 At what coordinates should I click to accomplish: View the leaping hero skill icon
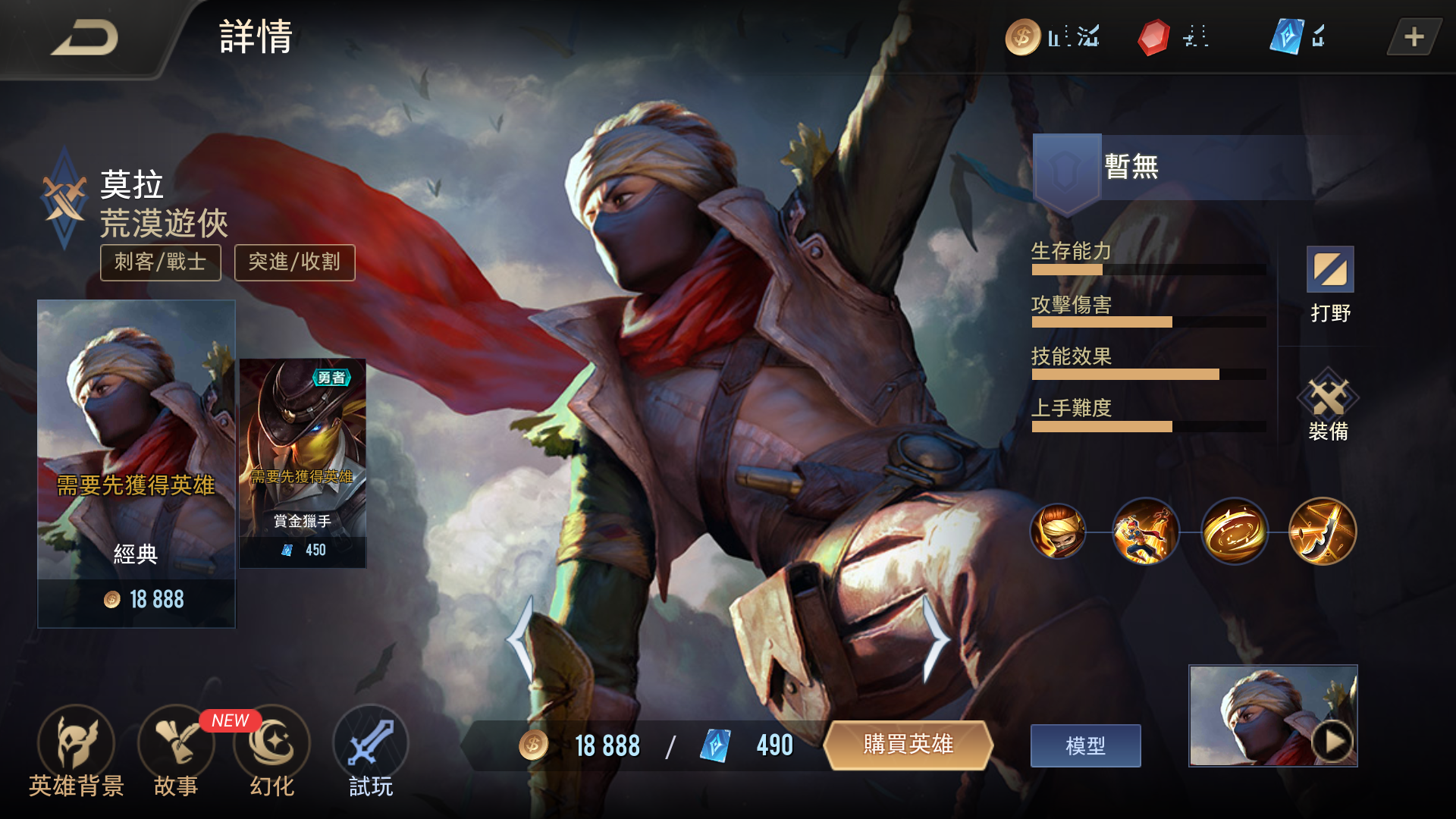click(1146, 532)
